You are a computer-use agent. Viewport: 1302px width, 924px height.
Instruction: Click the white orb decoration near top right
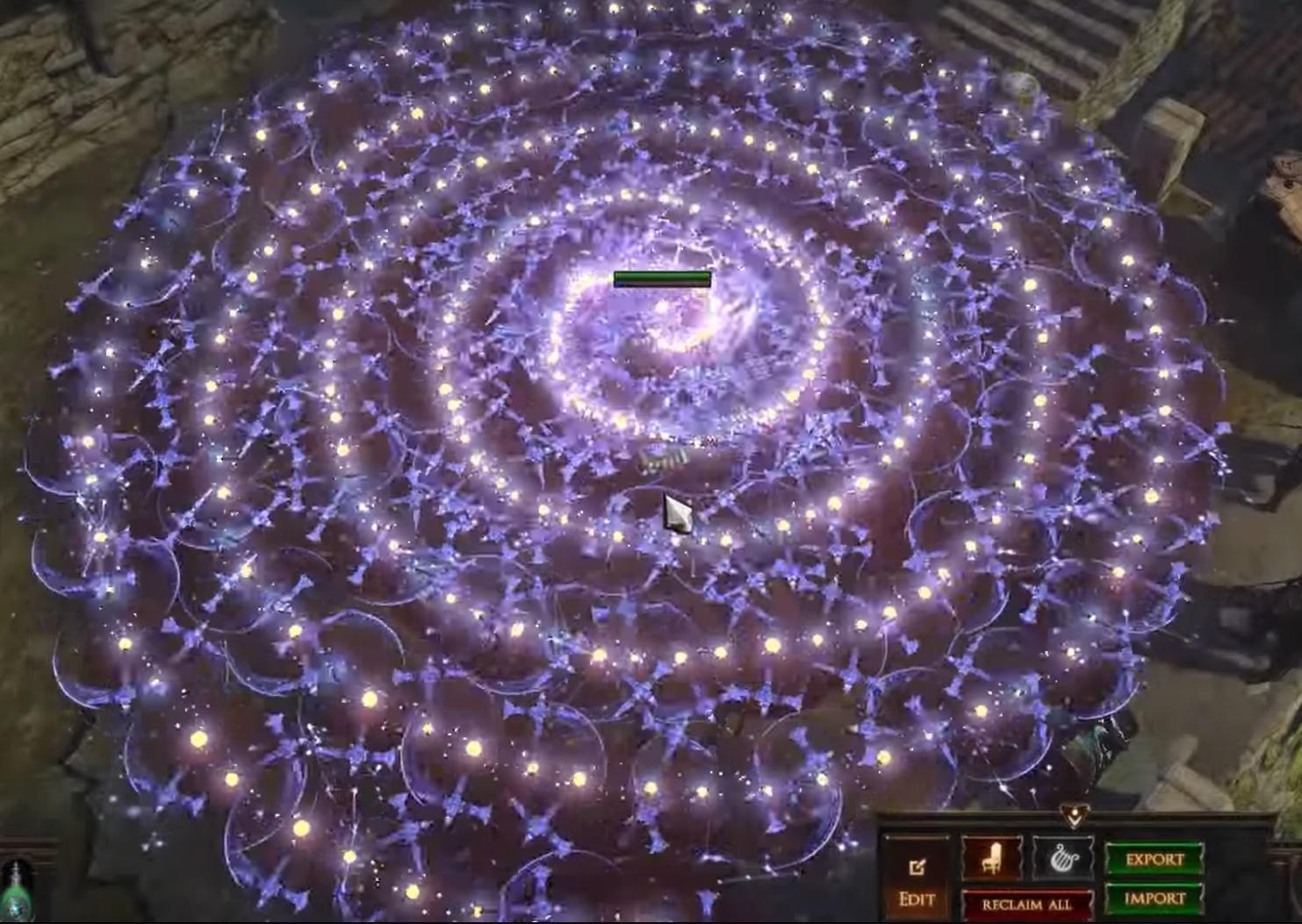click(1018, 83)
